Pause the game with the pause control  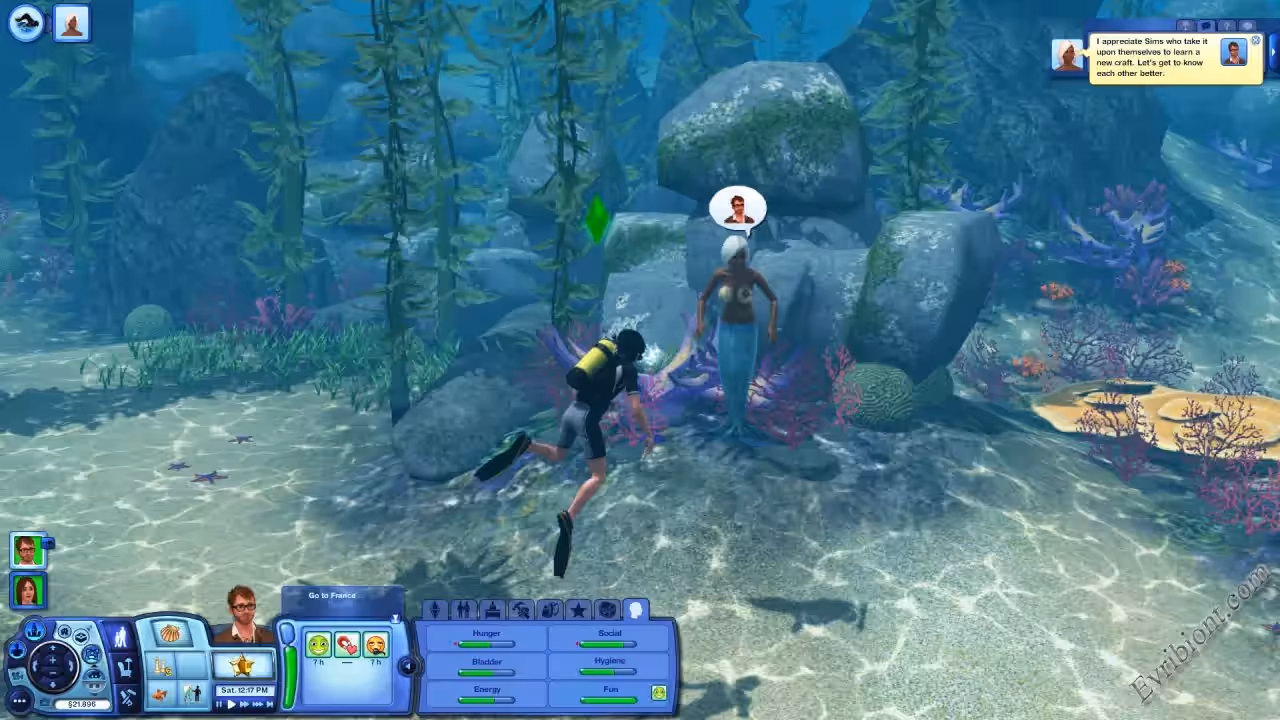point(220,704)
